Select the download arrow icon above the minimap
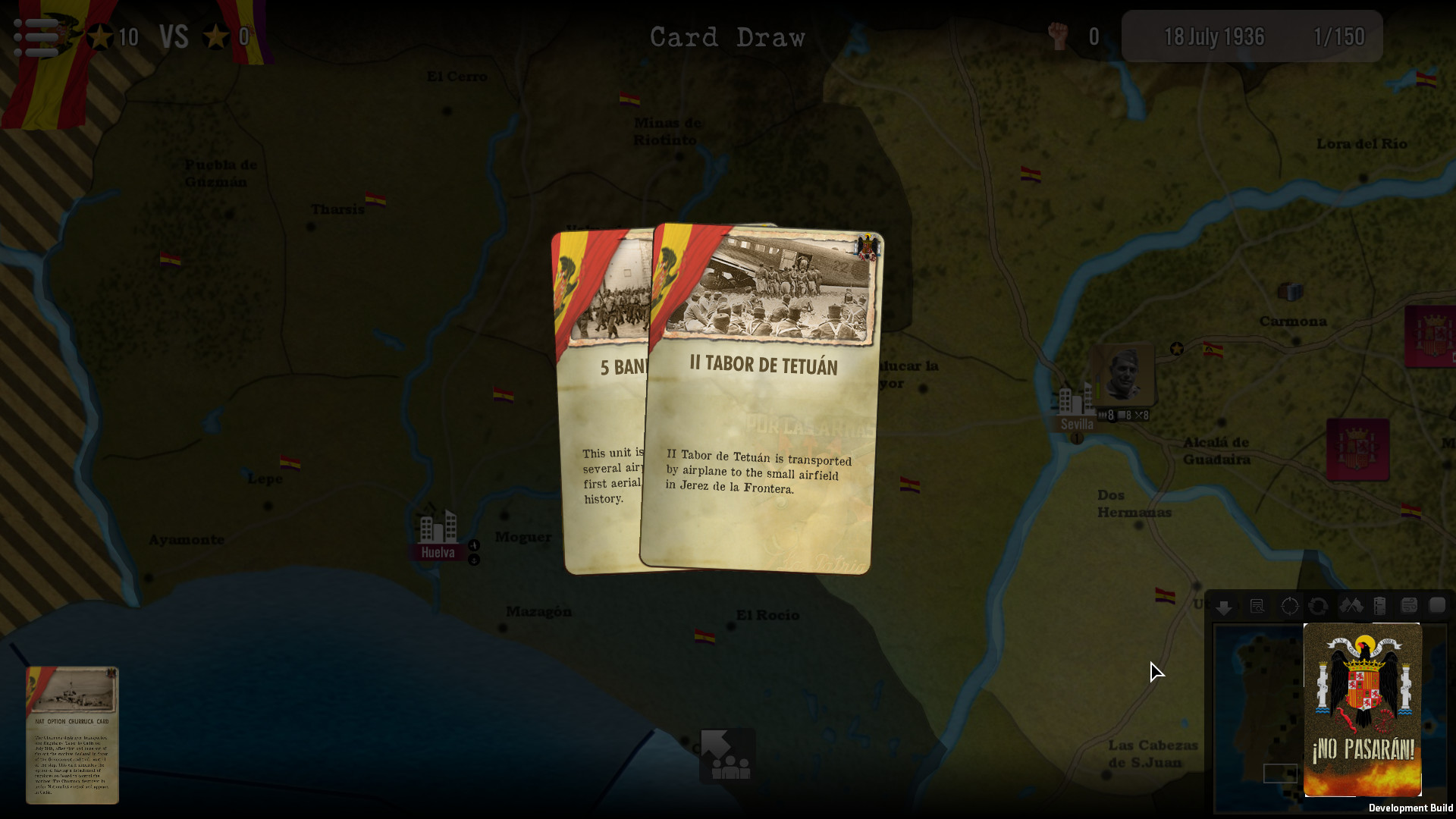The width and height of the screenshot is (1456, 819). point(1224,607)
